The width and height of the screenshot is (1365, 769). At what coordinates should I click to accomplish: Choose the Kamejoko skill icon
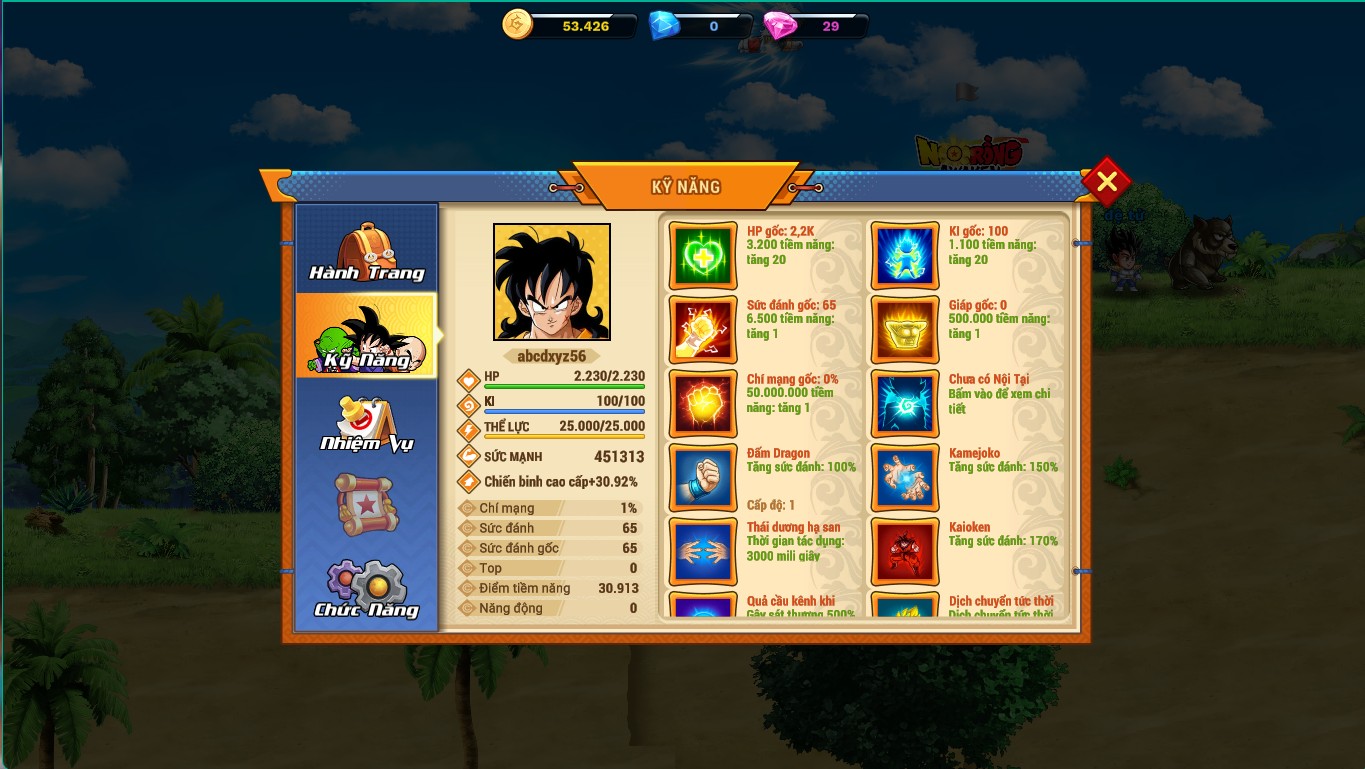coord(905,478)
